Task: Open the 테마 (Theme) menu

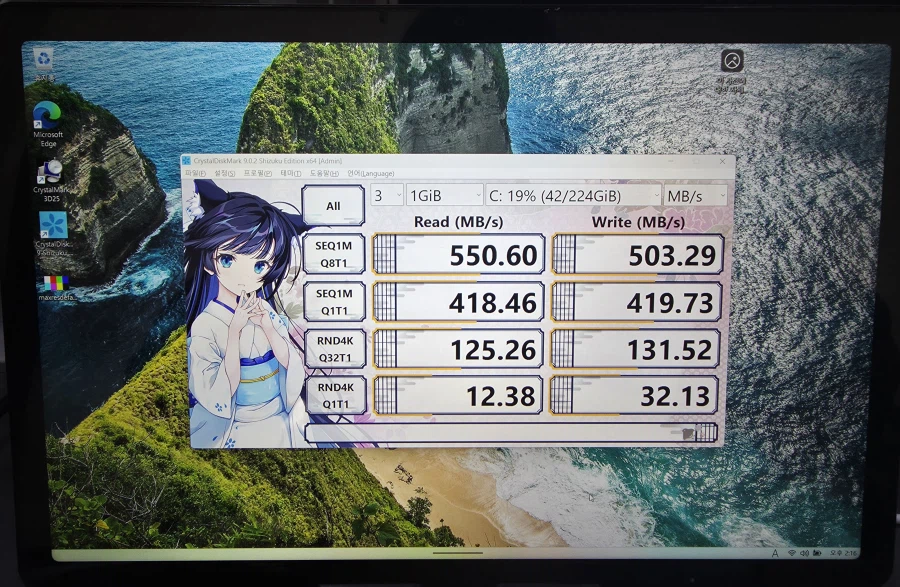Action: point(289,174)
